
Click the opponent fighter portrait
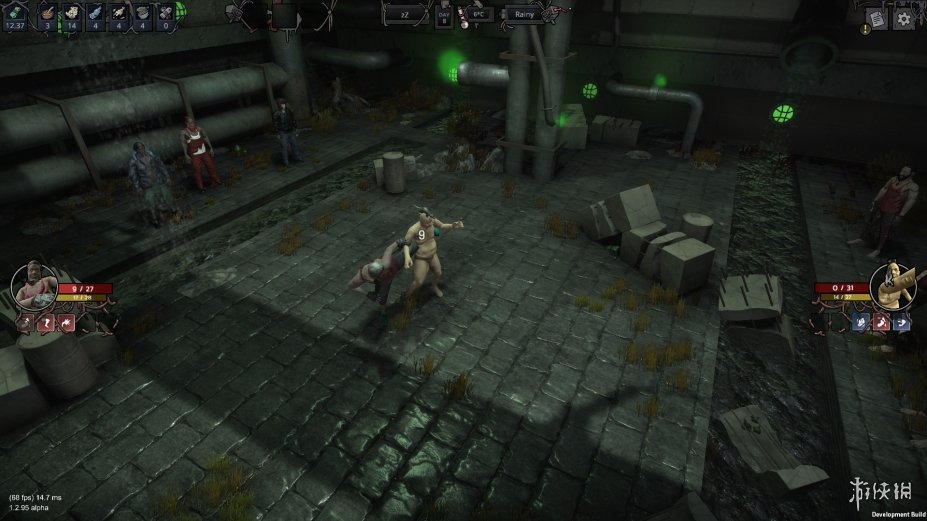pyautogui.click(x=892, y=285)
